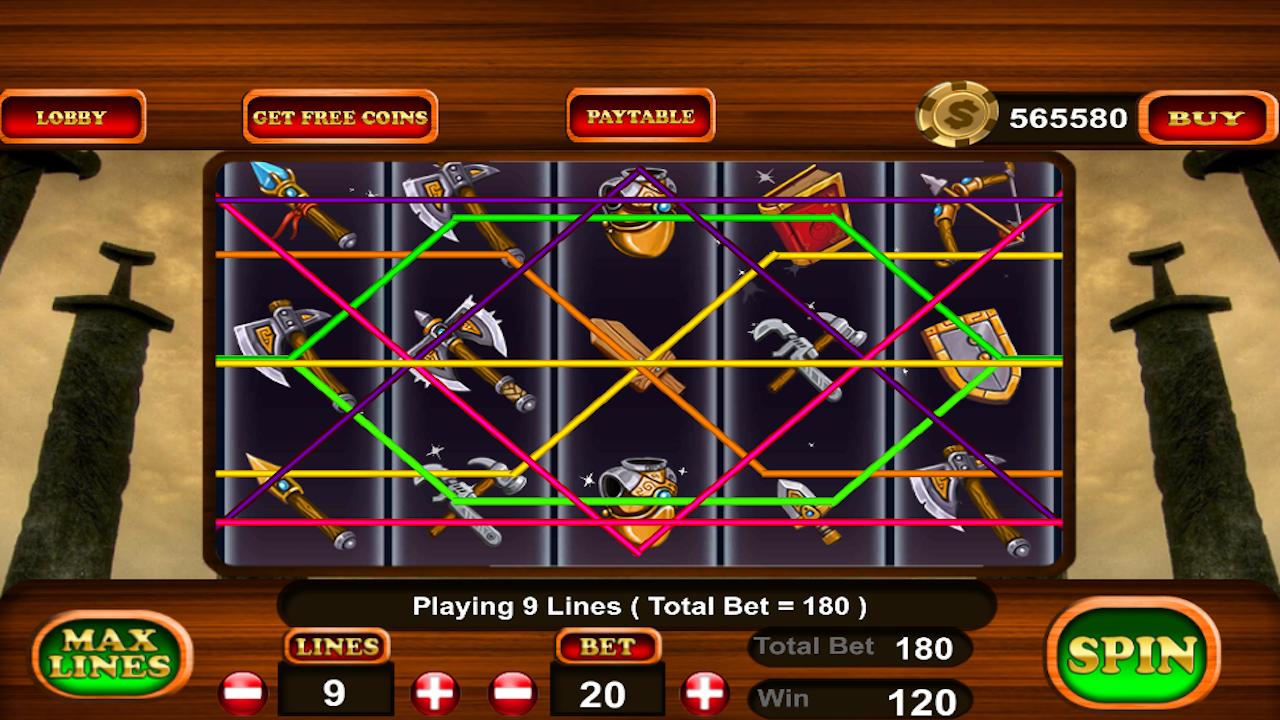
Task: Claim GET FREE COINS
Action: point(339,117)
